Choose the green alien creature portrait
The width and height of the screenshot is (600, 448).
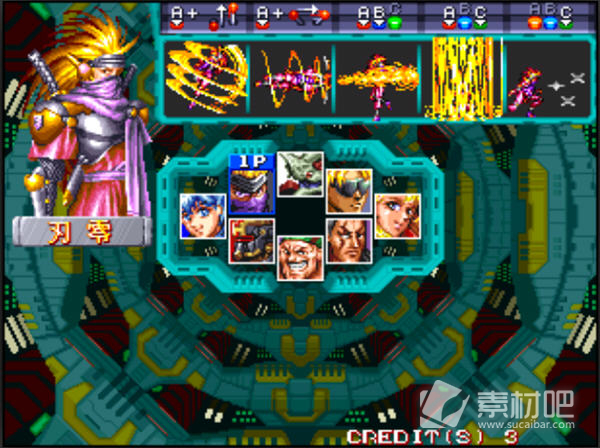coord(300,174)
